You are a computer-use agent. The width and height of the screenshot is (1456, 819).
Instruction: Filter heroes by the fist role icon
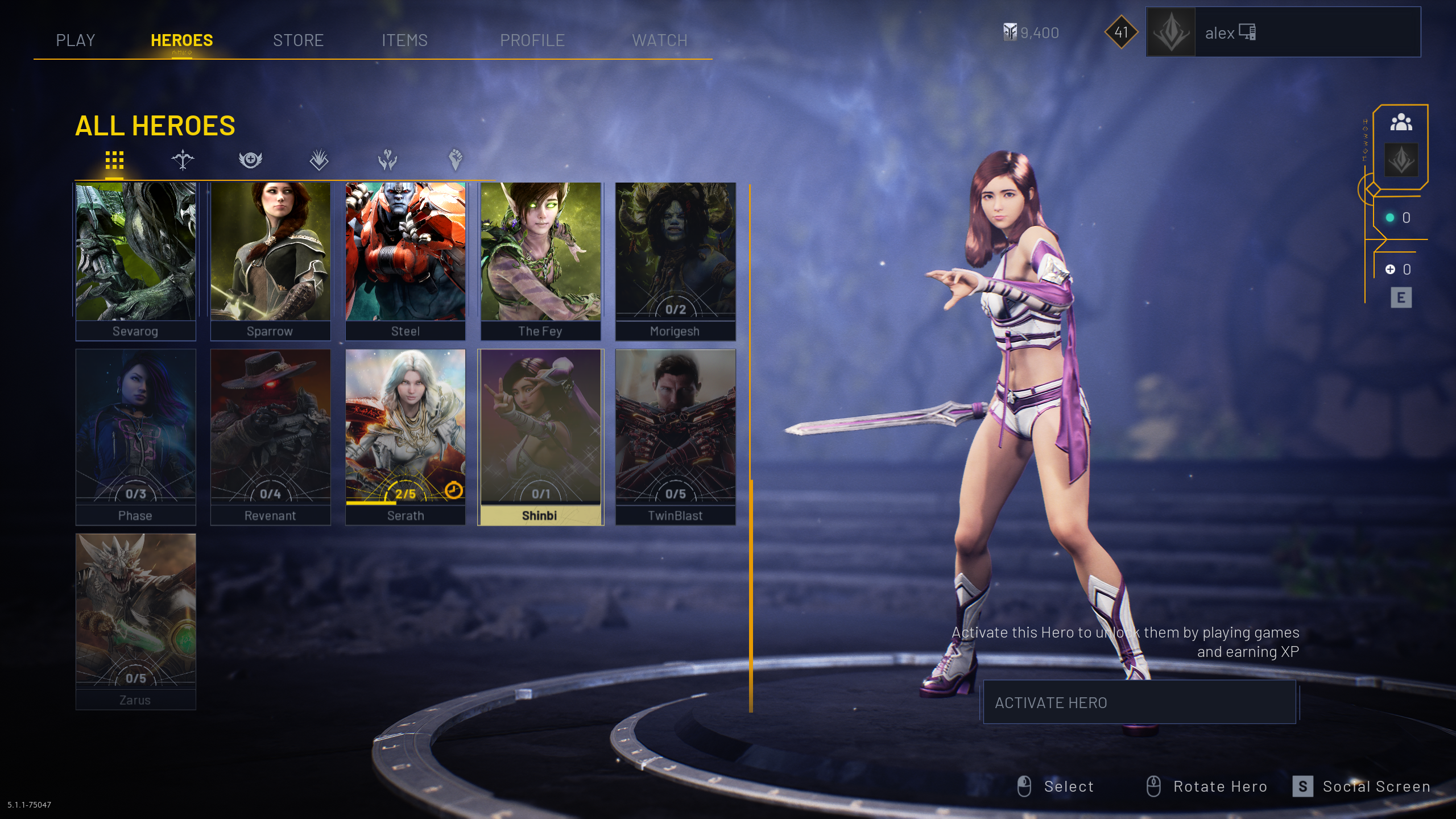click(x=455, y=160)
